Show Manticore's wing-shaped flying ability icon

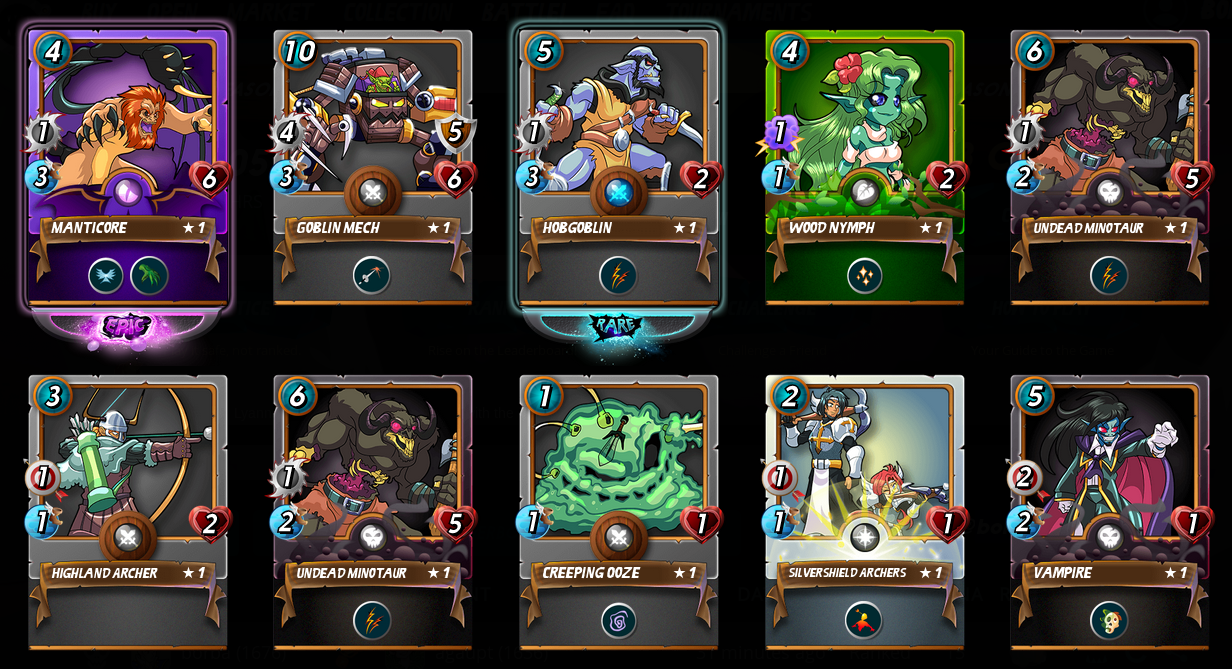tap(106, 275)
